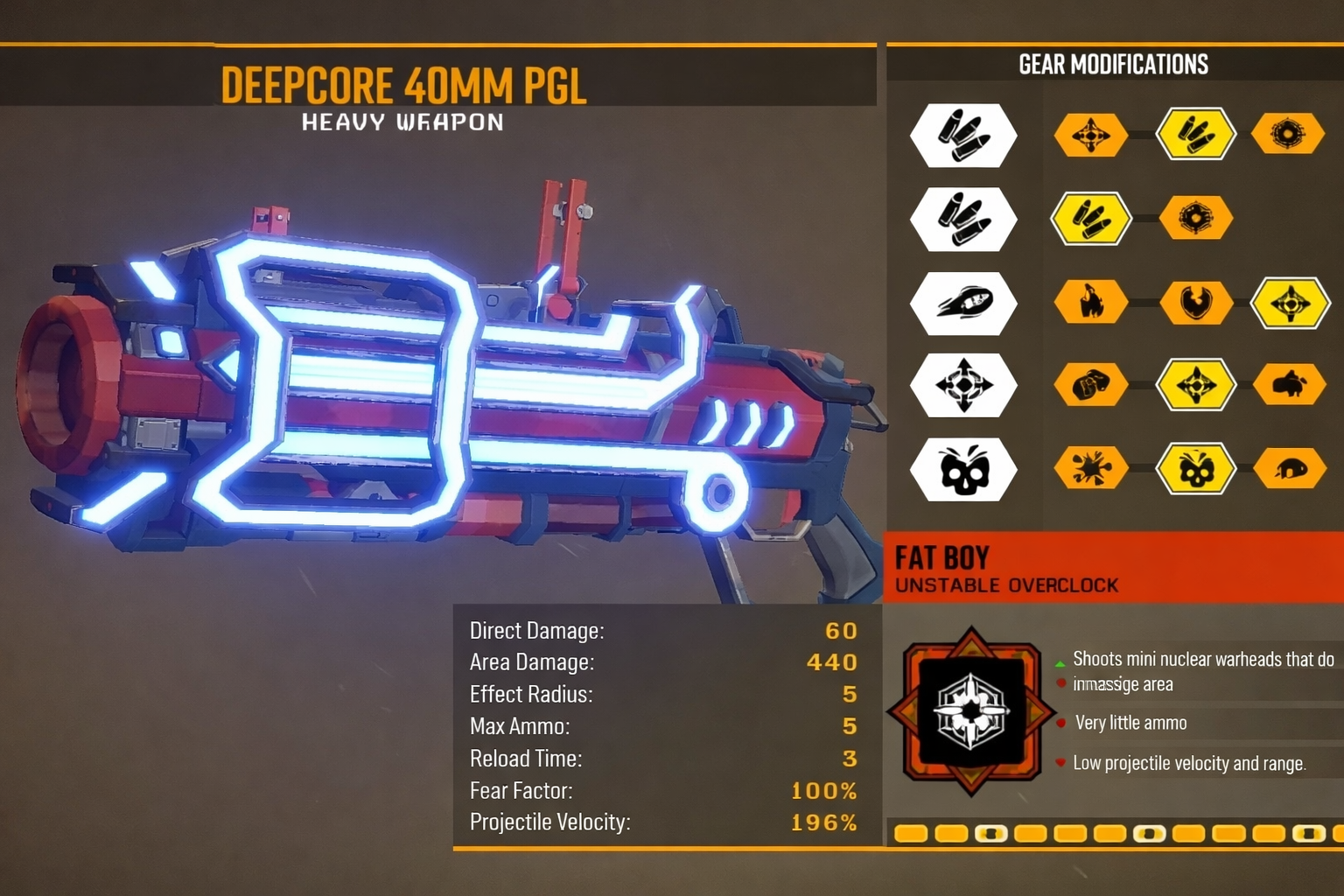
Task: Click the yellow skull modification
Action: coord(1195,469)
